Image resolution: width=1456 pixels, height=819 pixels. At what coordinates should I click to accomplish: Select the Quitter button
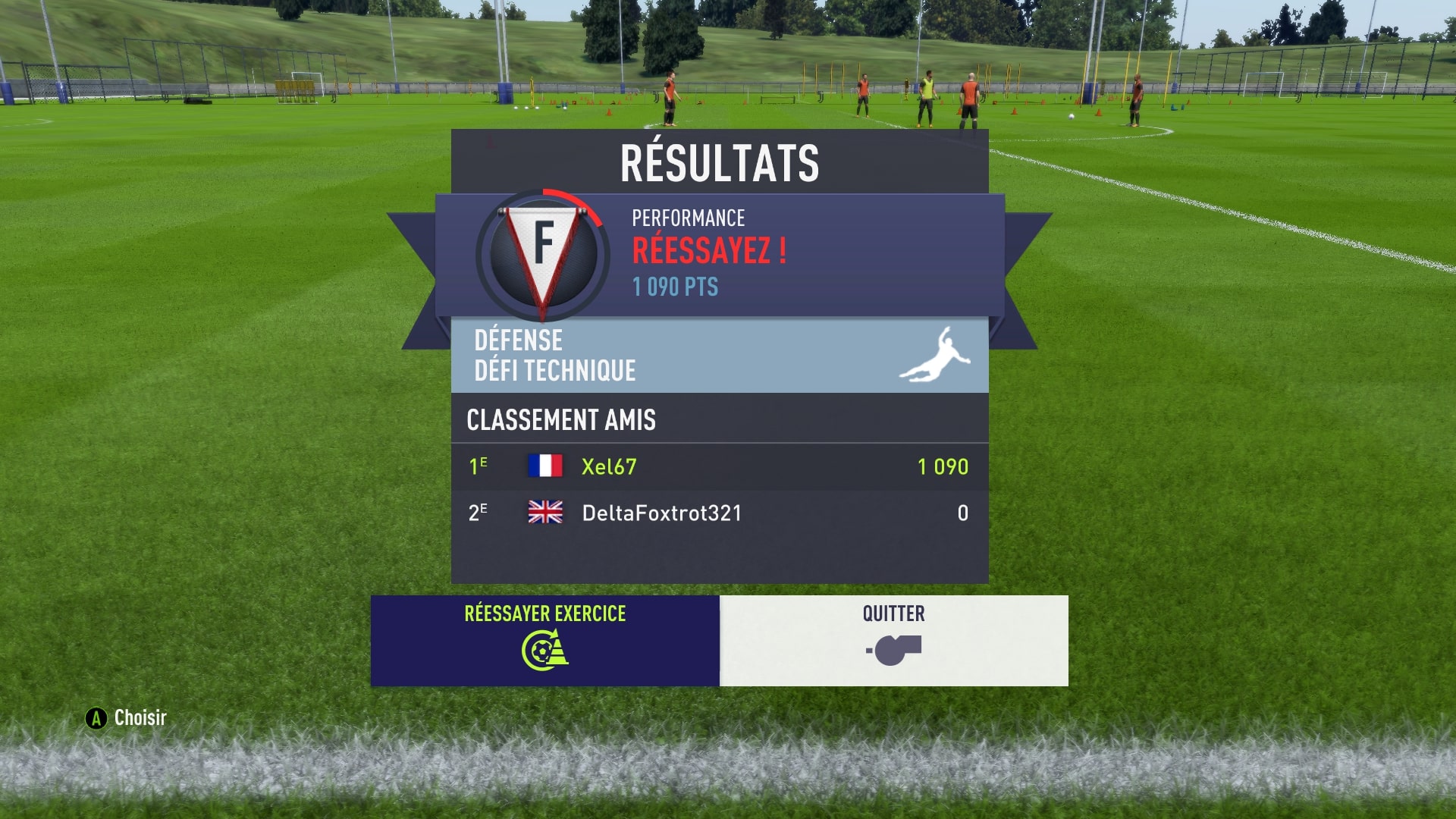tap(893, 640)
